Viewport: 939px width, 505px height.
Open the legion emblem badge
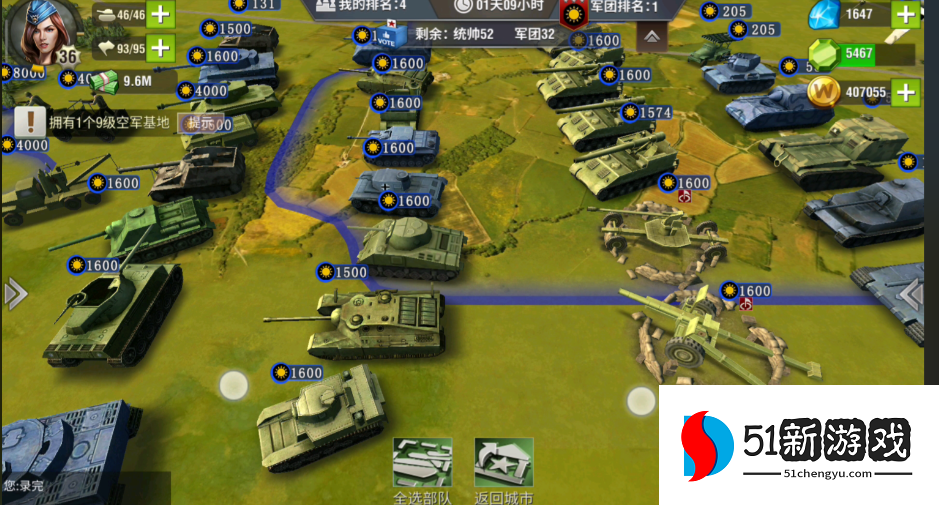click(x=573, y=14)
